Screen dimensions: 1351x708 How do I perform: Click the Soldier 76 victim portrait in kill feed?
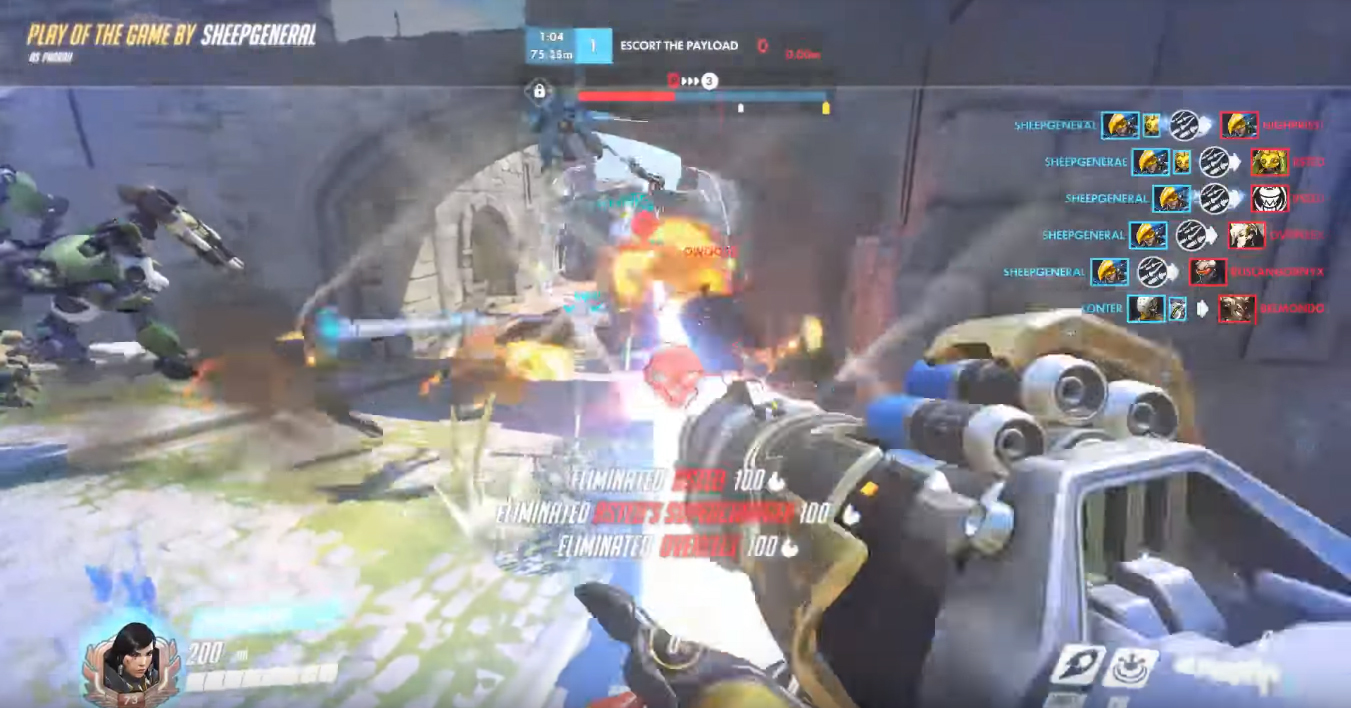pos(1208,272)
